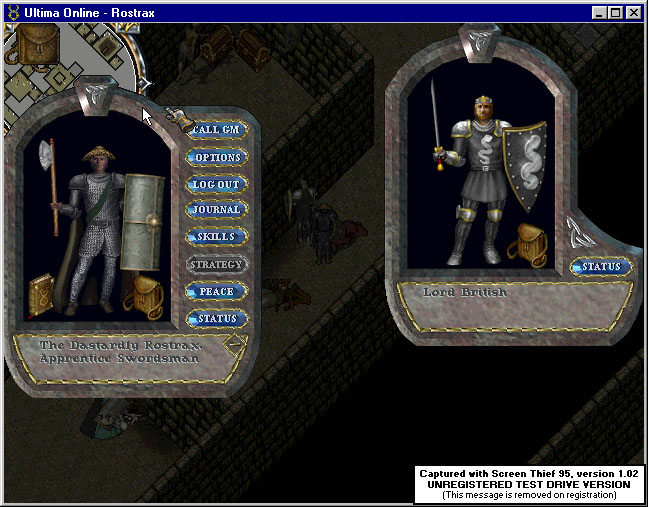The width and height of the screenshot is (648, 507).
Task: Click the Log Out button
Action: (x=216, y=184)
